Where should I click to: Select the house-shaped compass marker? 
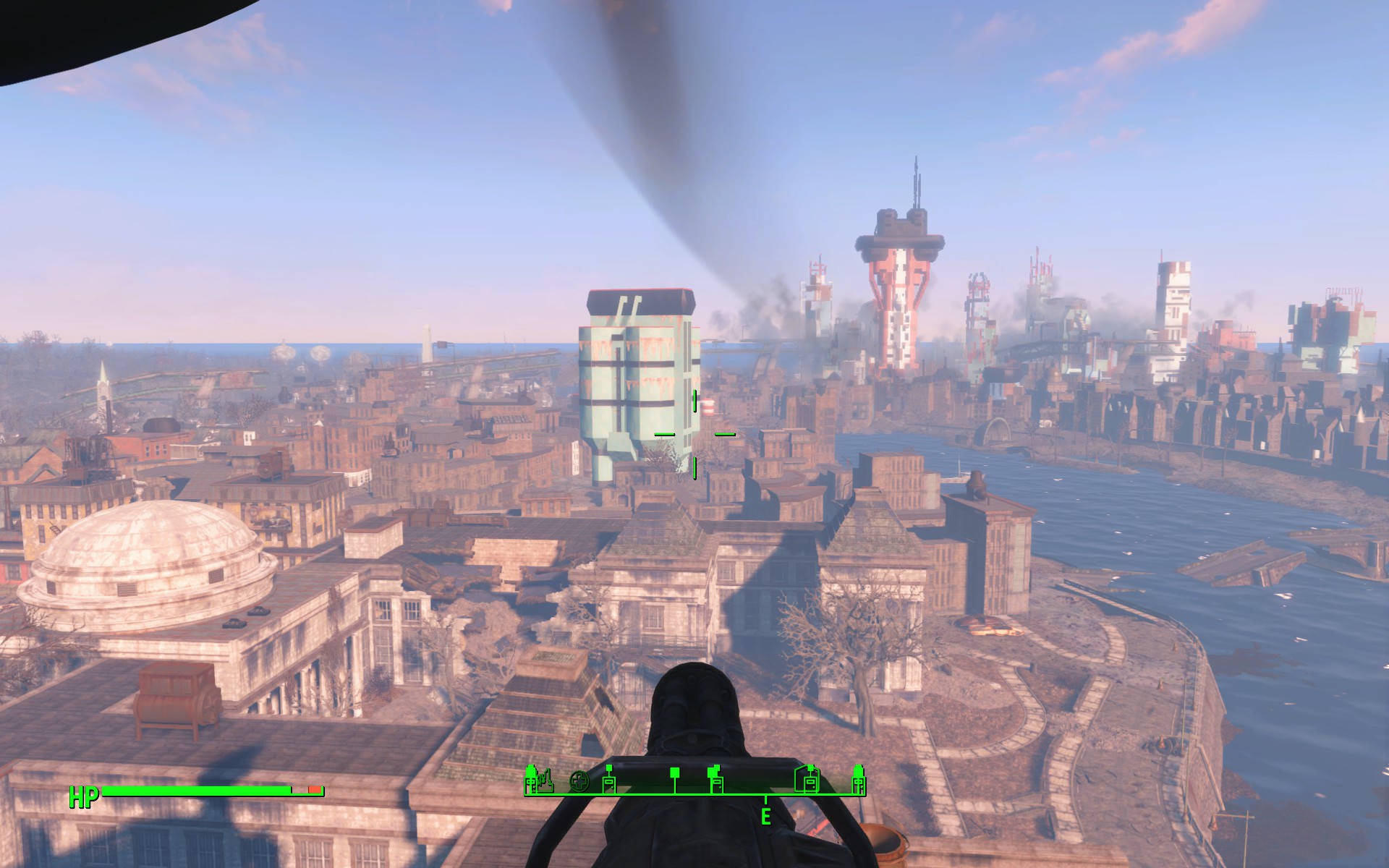pyautogui.click(x=807, y=780)
